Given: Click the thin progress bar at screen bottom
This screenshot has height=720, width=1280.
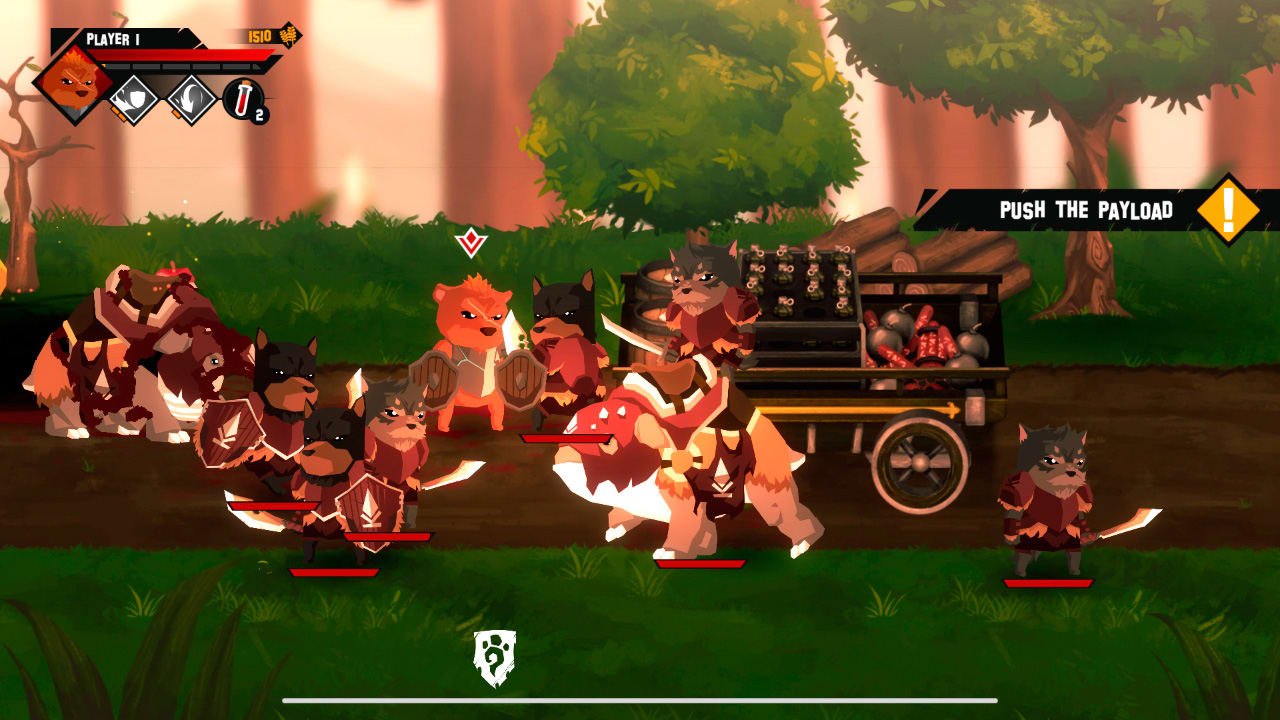Looking at the screenshot, I should 640,700.
